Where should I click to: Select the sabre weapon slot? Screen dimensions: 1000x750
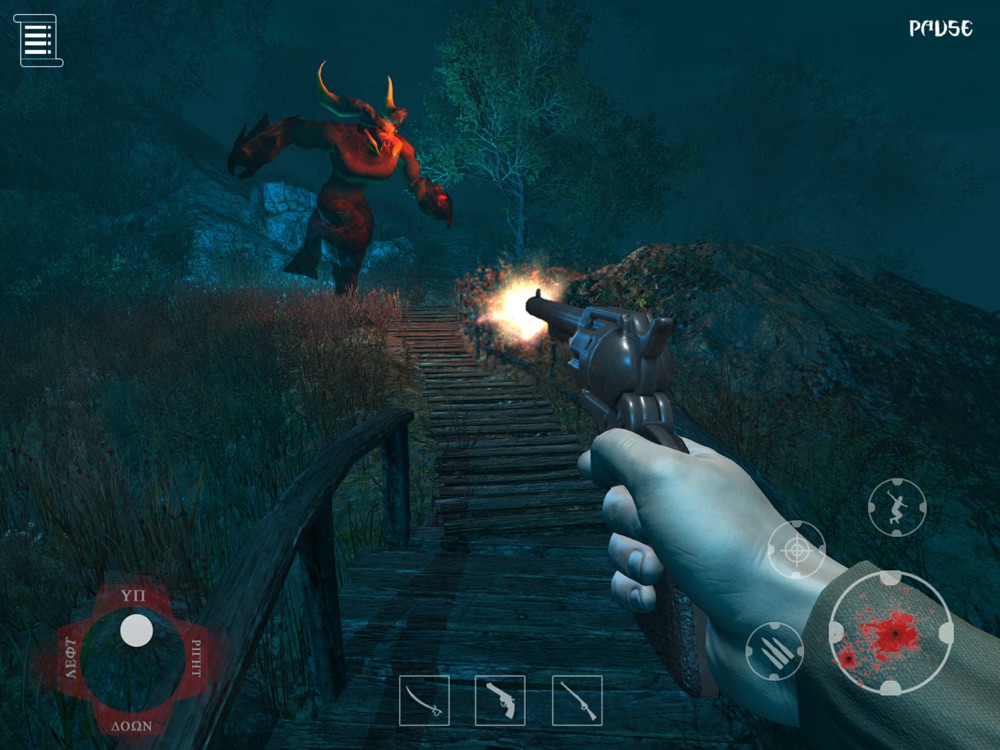(424, 700)
